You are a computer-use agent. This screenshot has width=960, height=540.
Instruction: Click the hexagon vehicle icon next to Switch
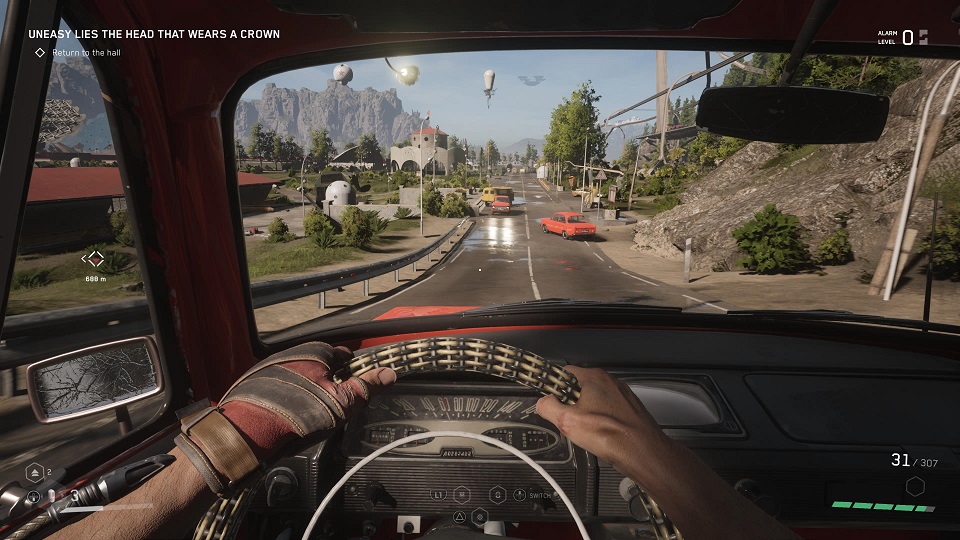pyautogui.click(x=497, y=494)
